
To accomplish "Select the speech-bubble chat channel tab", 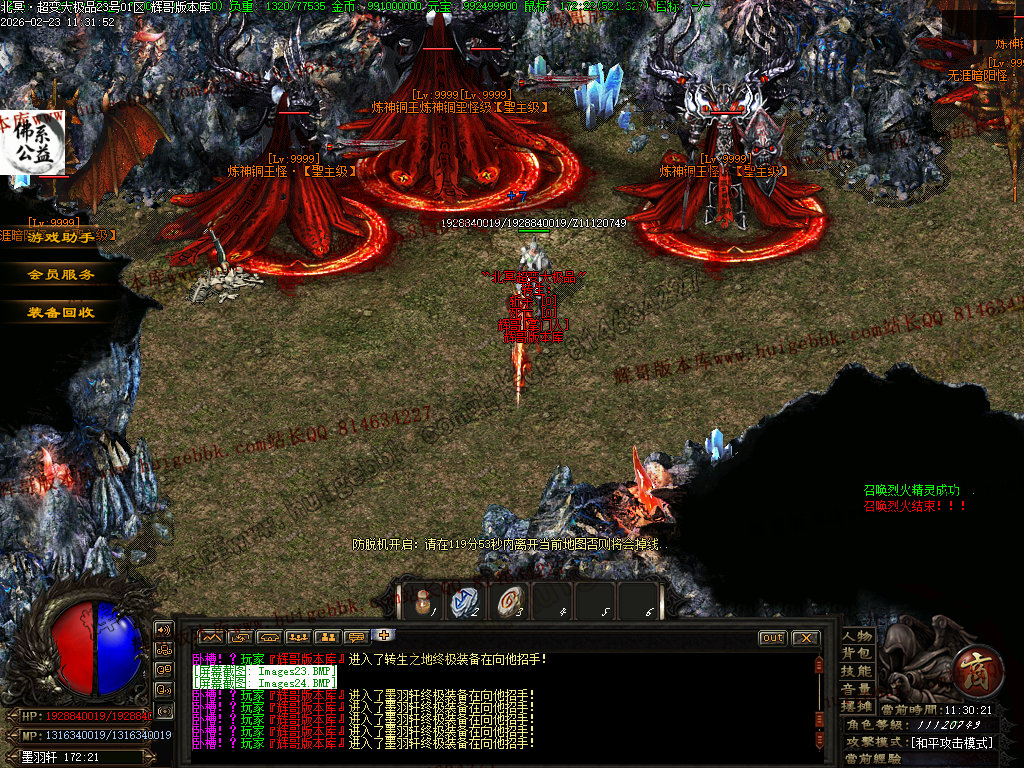I will [355, 637].
